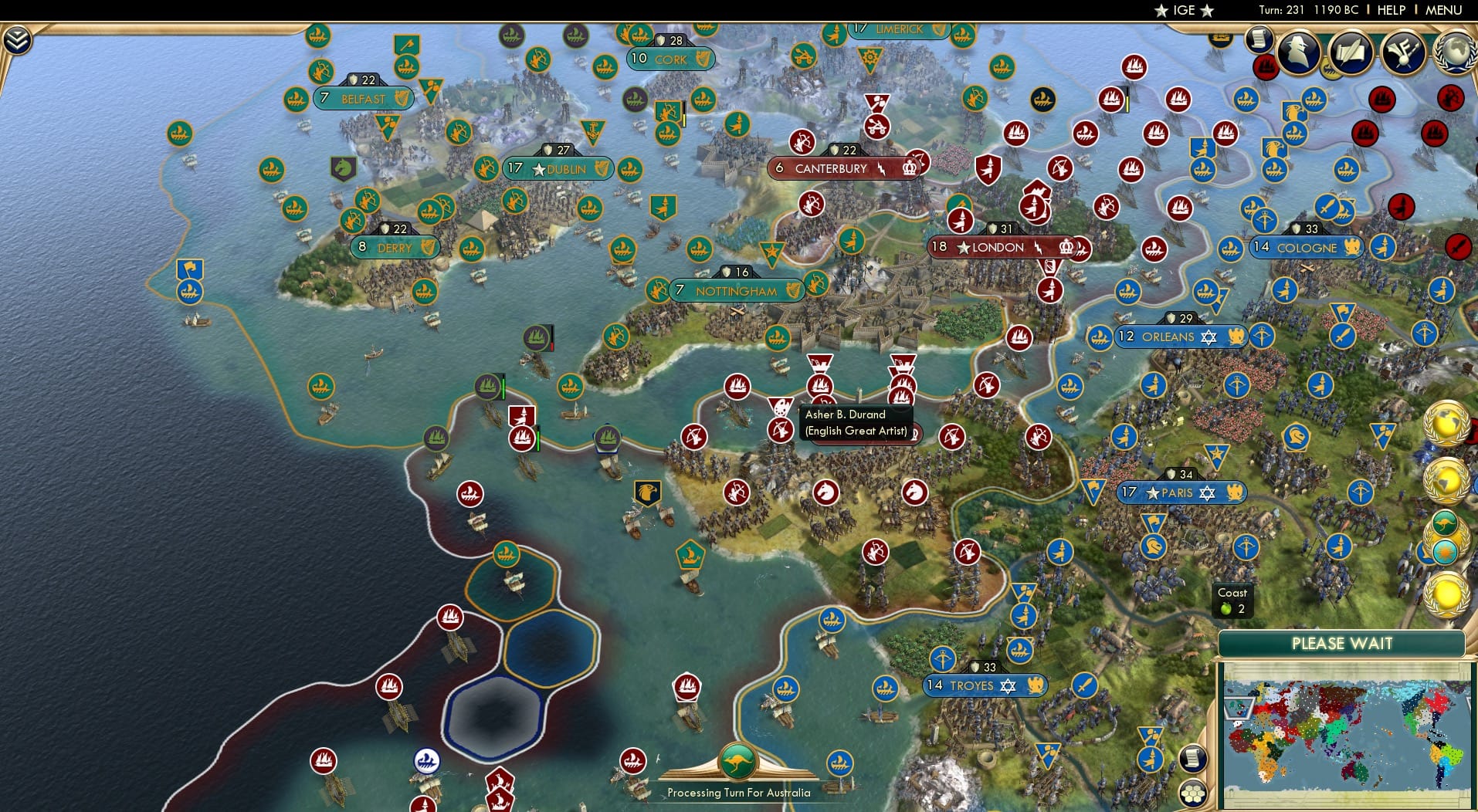The height and width of the screenshot is (812, 1478).
Task: Click the topmost golden laurel medallion on right edge
Action: pyautogui.click(x=1446, y=424)
